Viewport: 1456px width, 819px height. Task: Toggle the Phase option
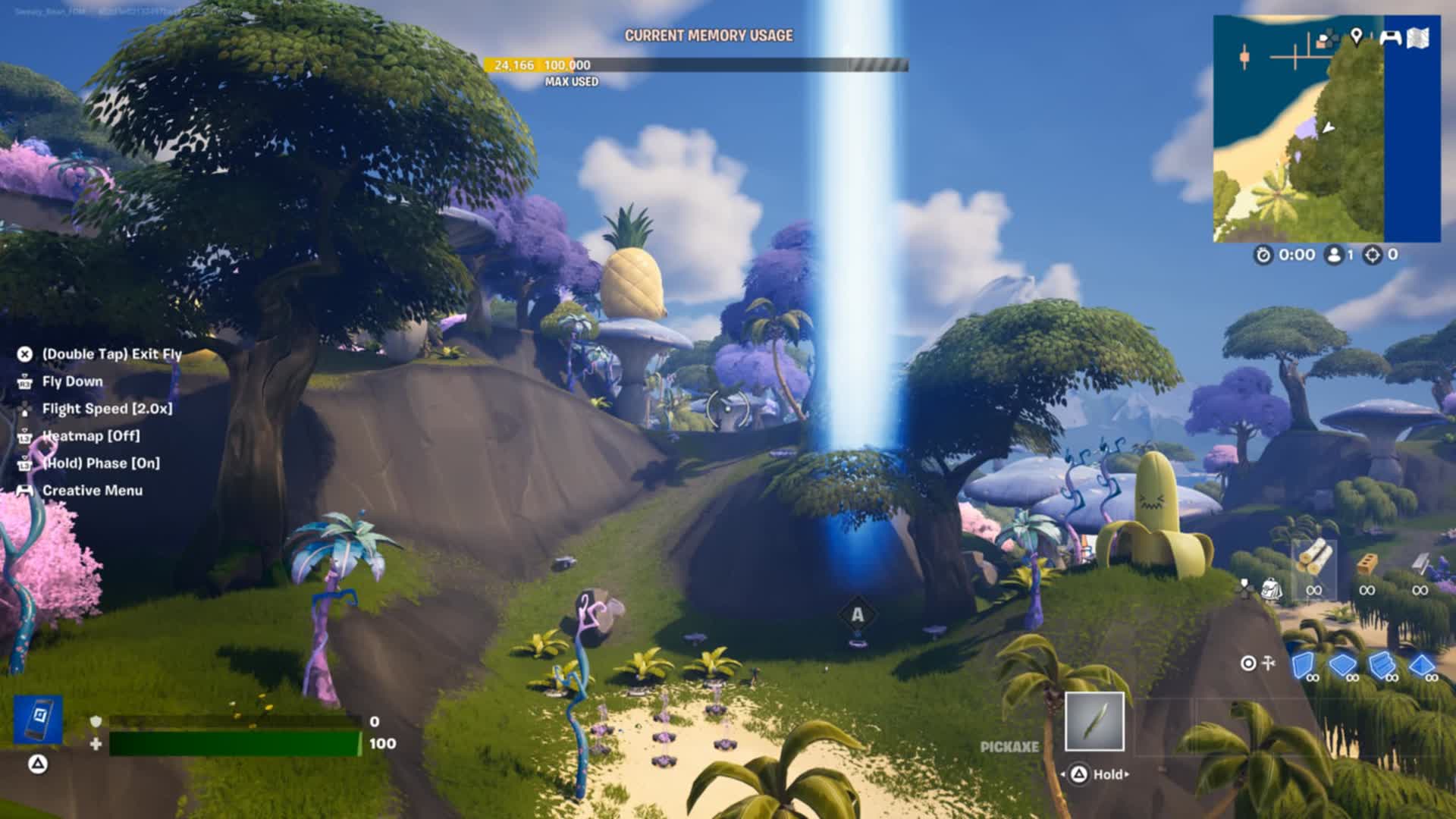[x=100, y=463]
